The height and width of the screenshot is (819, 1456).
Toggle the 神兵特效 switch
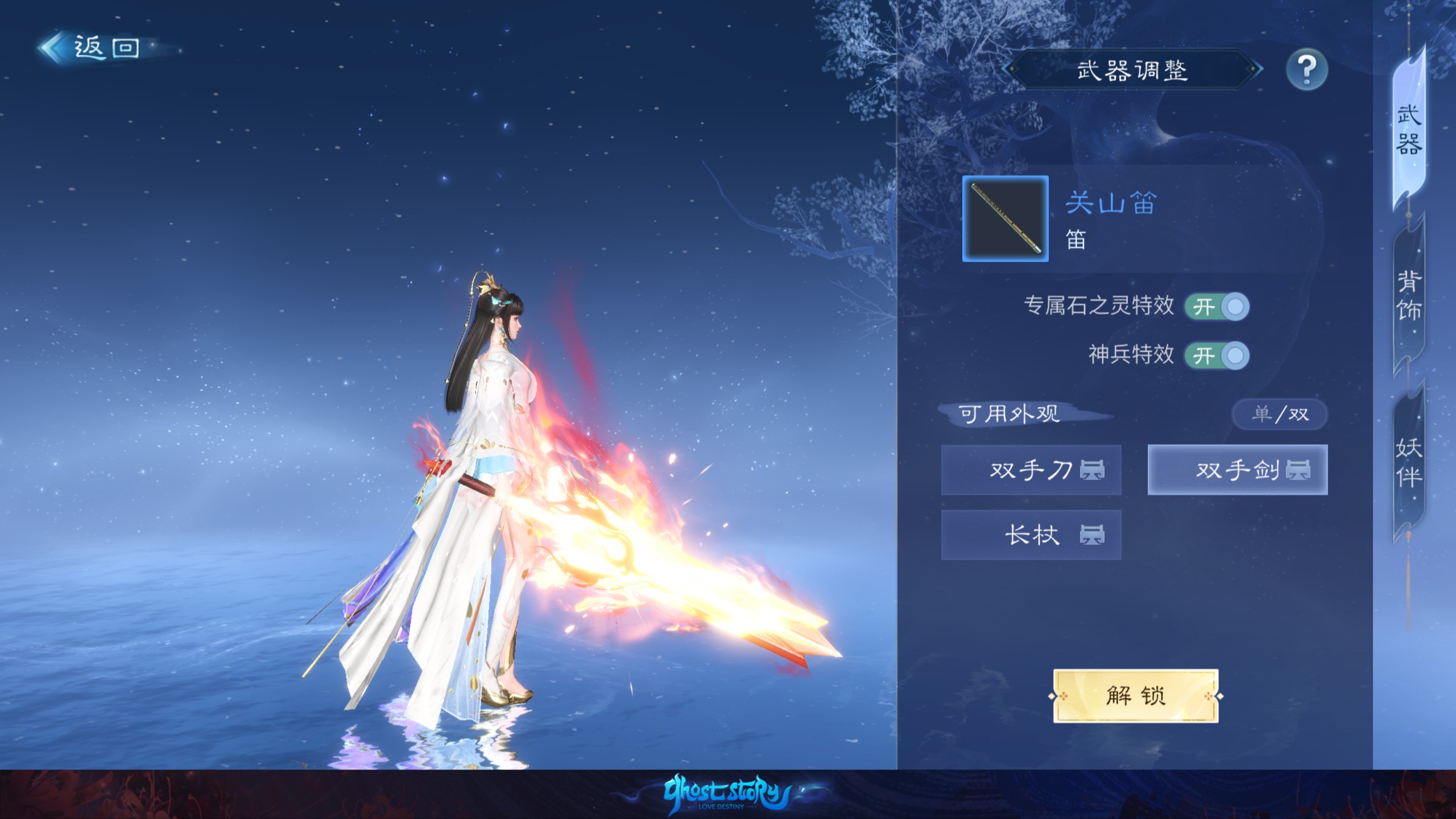1217,356
